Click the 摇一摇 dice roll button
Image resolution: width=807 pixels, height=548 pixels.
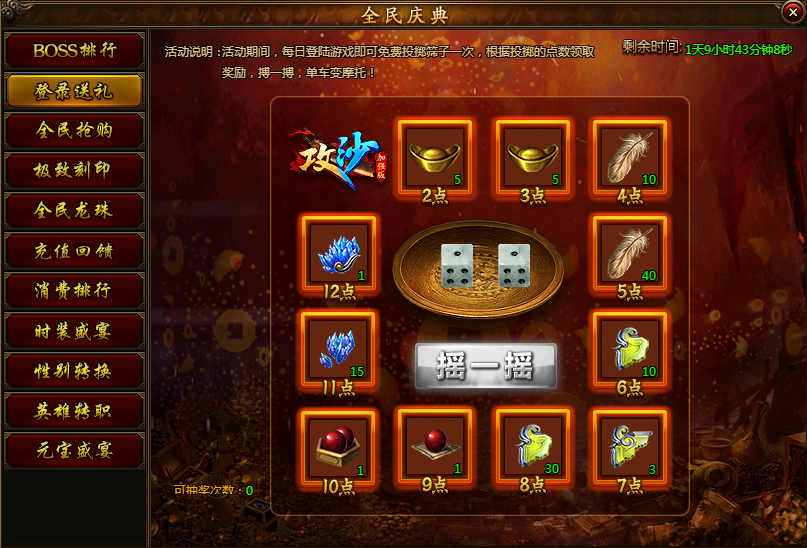click(485, 366)
